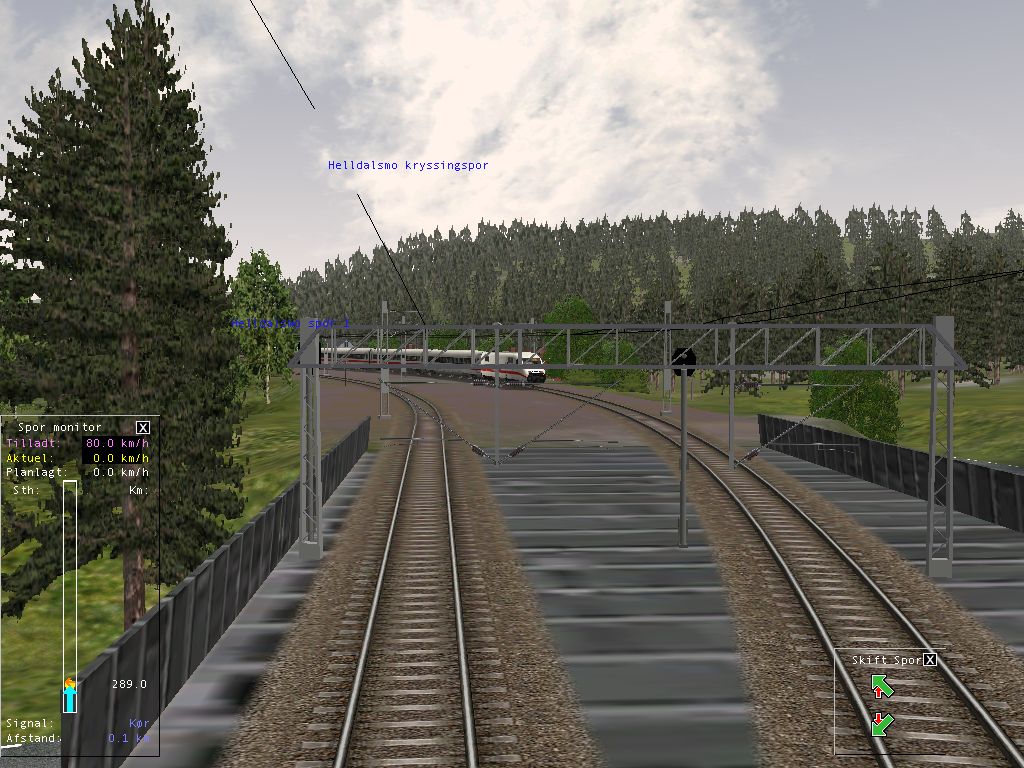Toggle the rear switch arrow in Skift Spor
The height and width of the screenshot is (768, 1024).
pyautogui.click(x=881, y=723)
